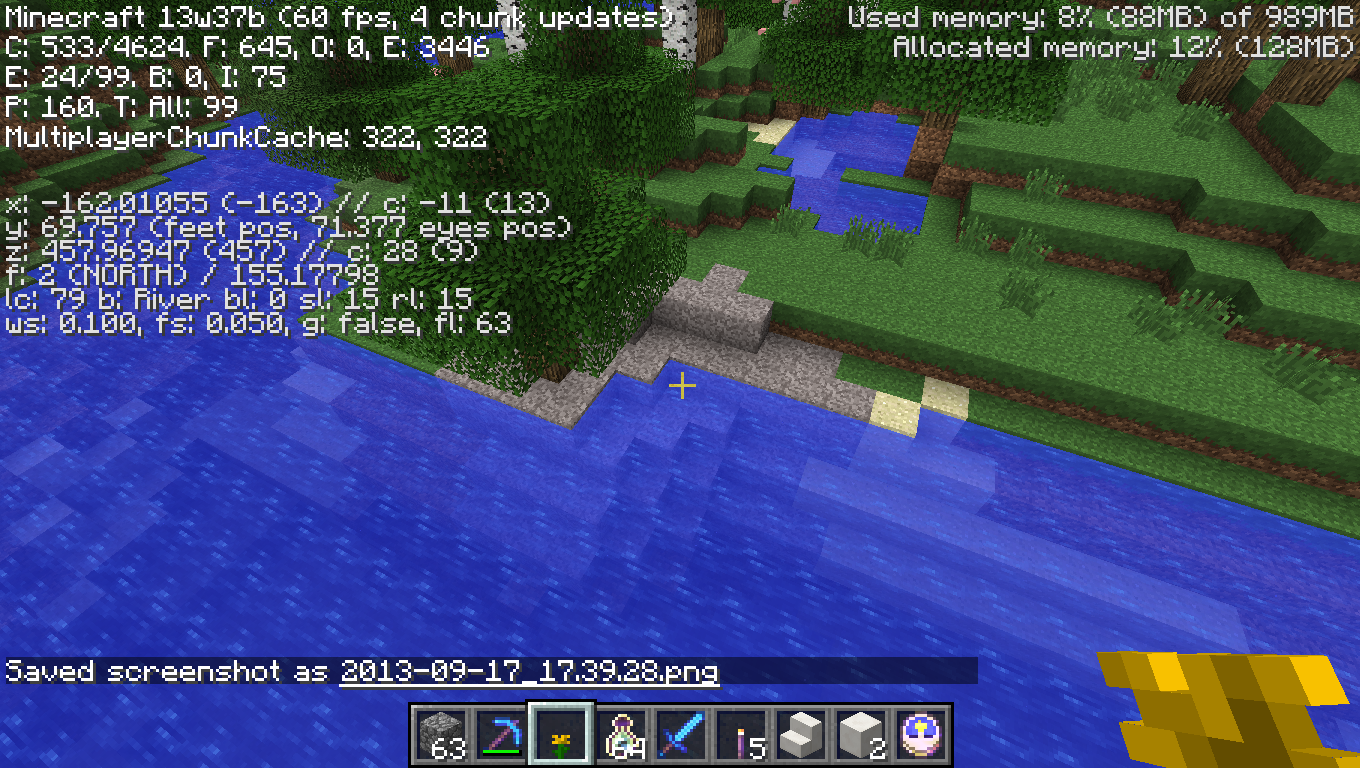This screenshot has height=768, width=1360.
Task: Choose the white quartz stairs slot
Action: click(x=801, y=735)
